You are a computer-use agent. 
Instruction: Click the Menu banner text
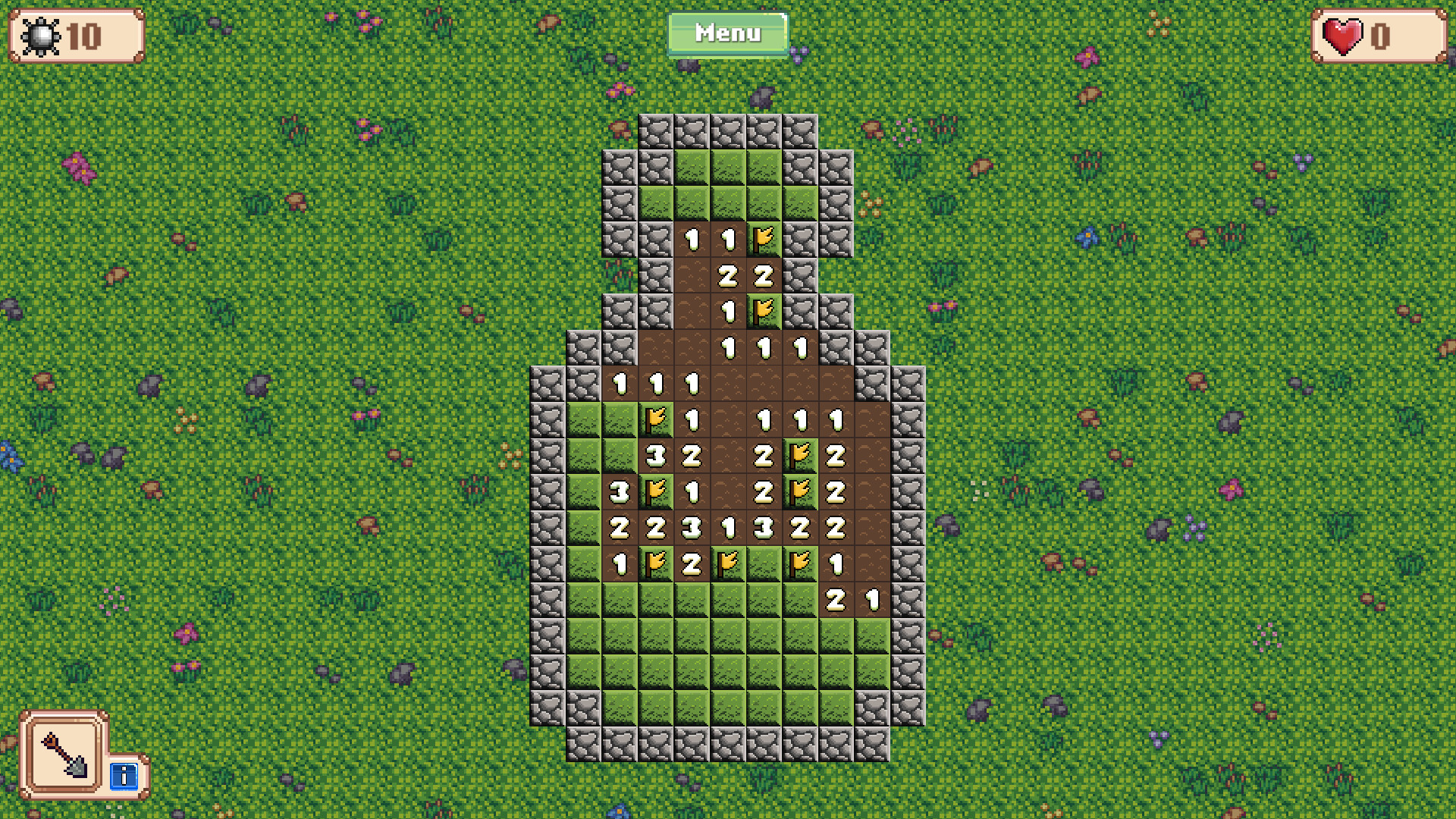(727, 33)
